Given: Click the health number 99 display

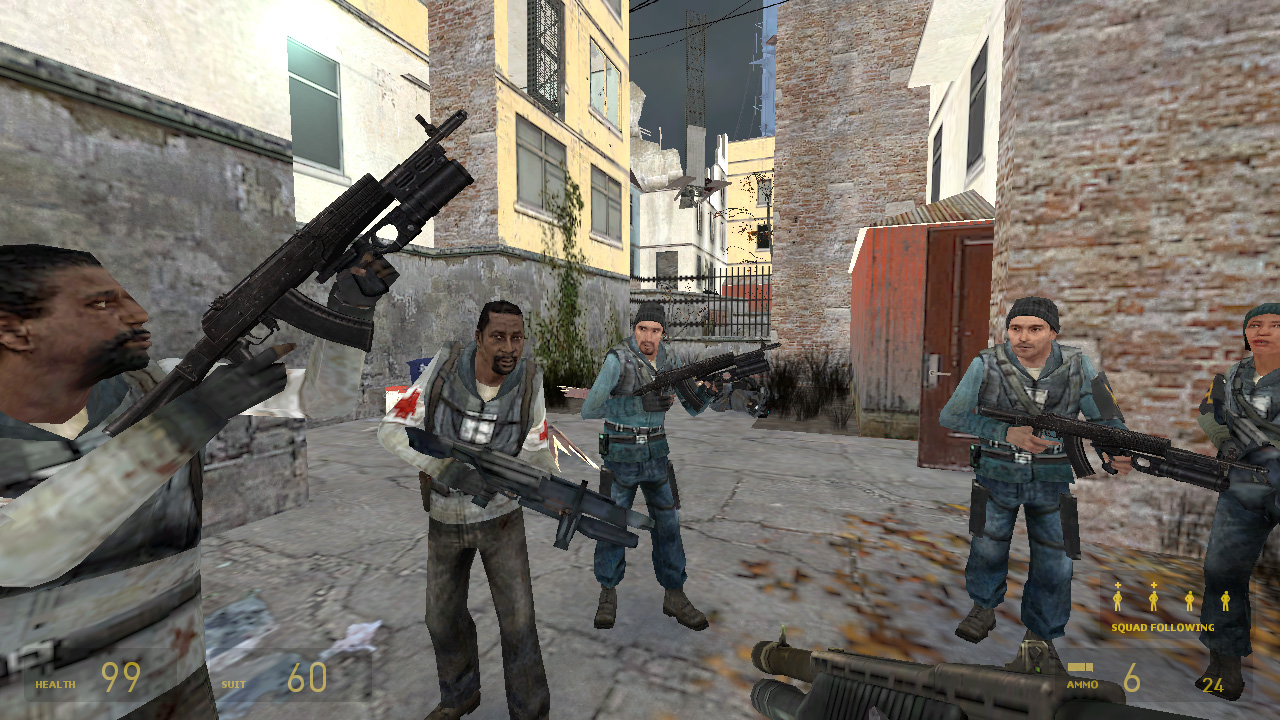Looking at the screenshot, I should [120, 676].
